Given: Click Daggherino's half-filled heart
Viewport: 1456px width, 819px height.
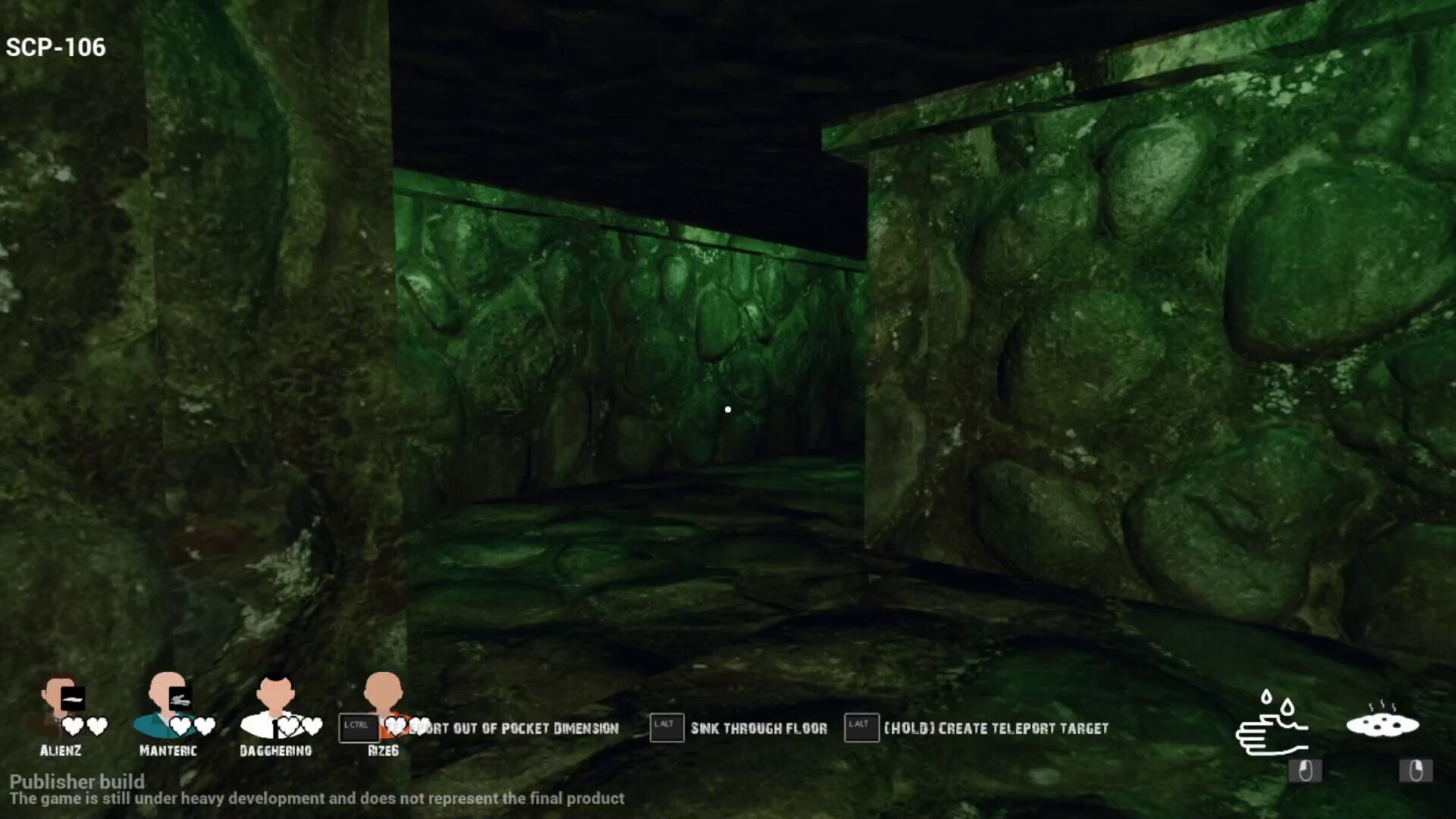Looking at the screenshot, I should (x=312, y=724).
